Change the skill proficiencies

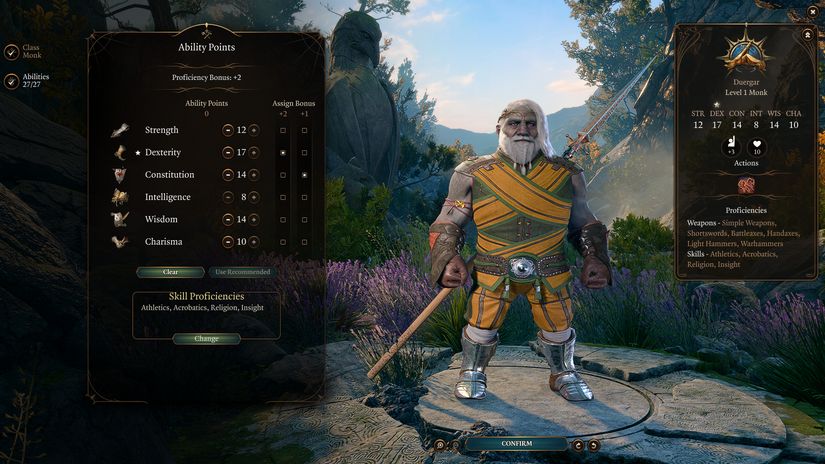[206, 339]
